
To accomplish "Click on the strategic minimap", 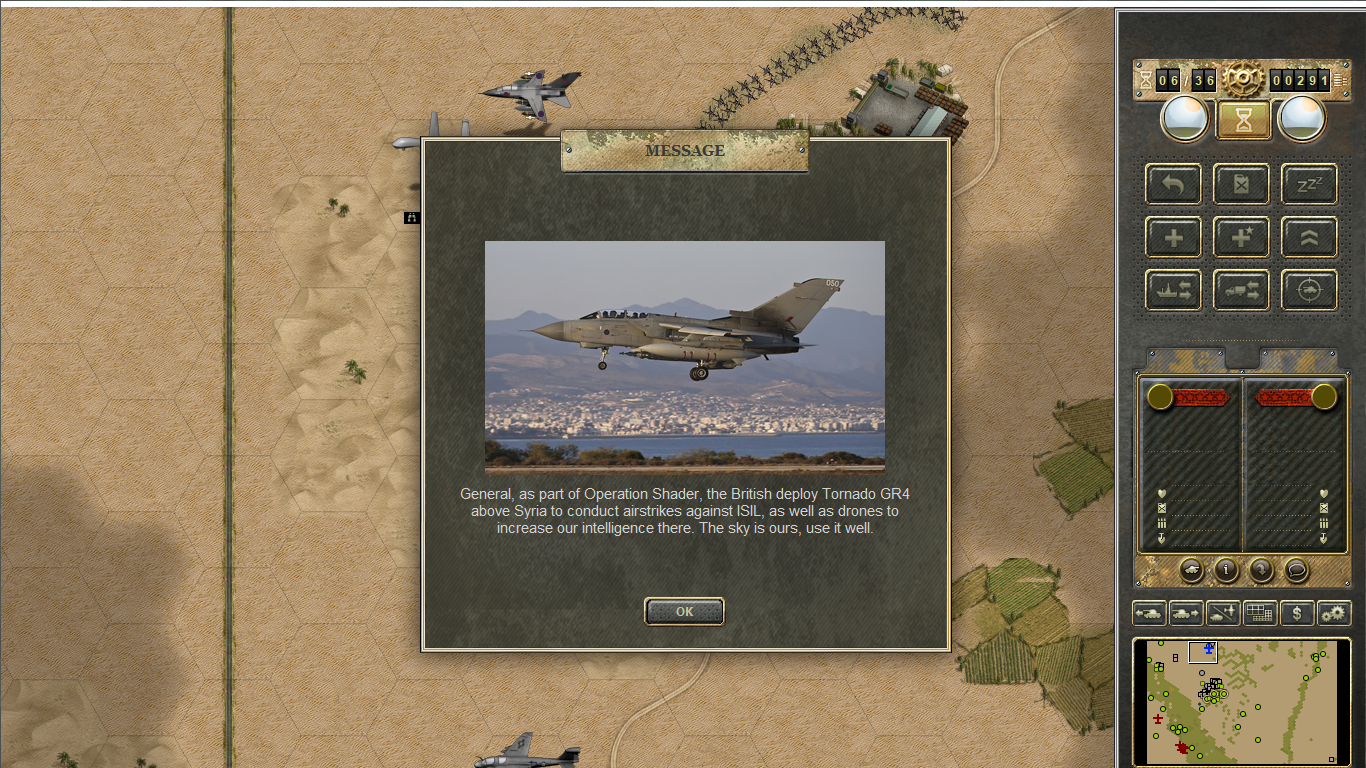I will tap(1242, 700).
